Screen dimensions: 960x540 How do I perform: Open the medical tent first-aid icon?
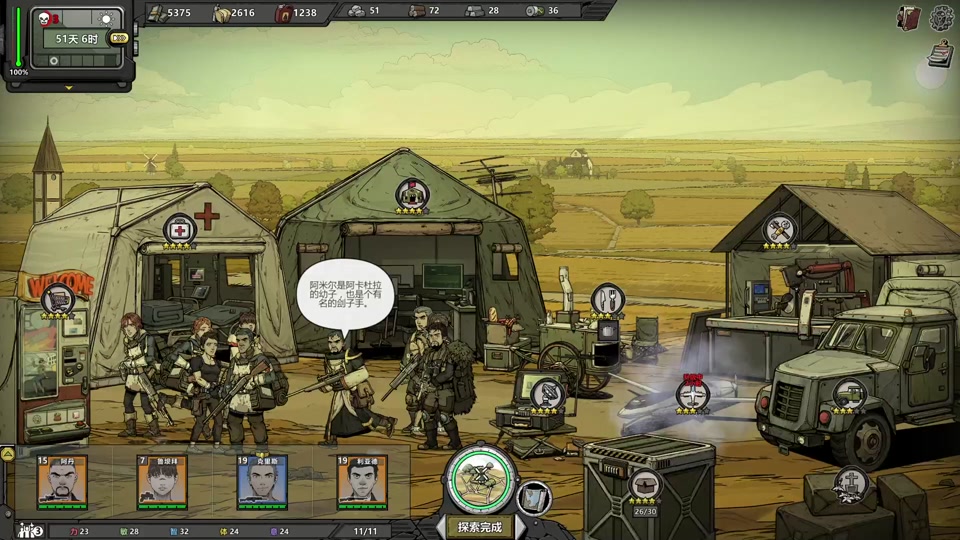(179, 229)
